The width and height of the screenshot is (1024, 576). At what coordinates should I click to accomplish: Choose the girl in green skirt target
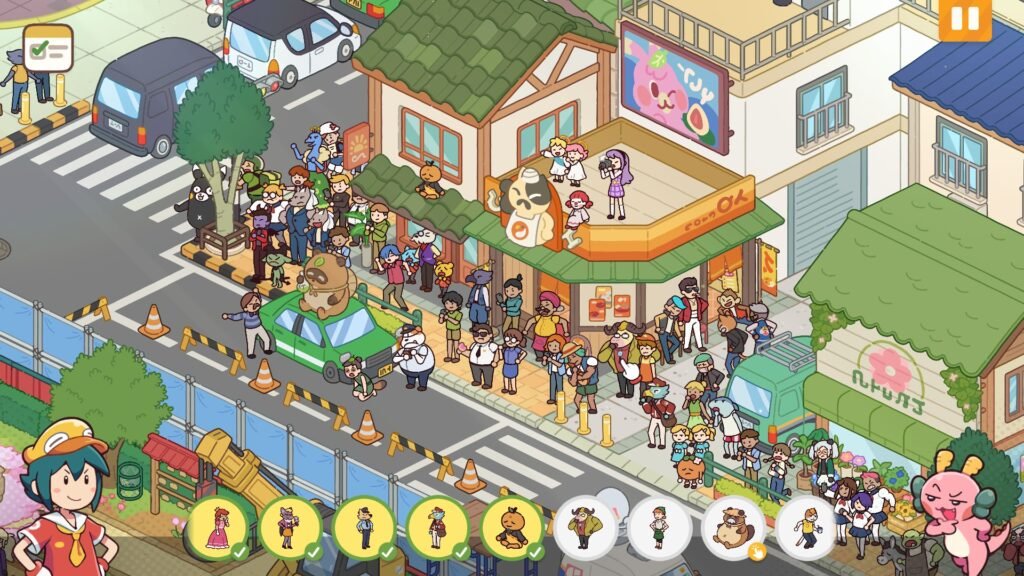[659, 527]
